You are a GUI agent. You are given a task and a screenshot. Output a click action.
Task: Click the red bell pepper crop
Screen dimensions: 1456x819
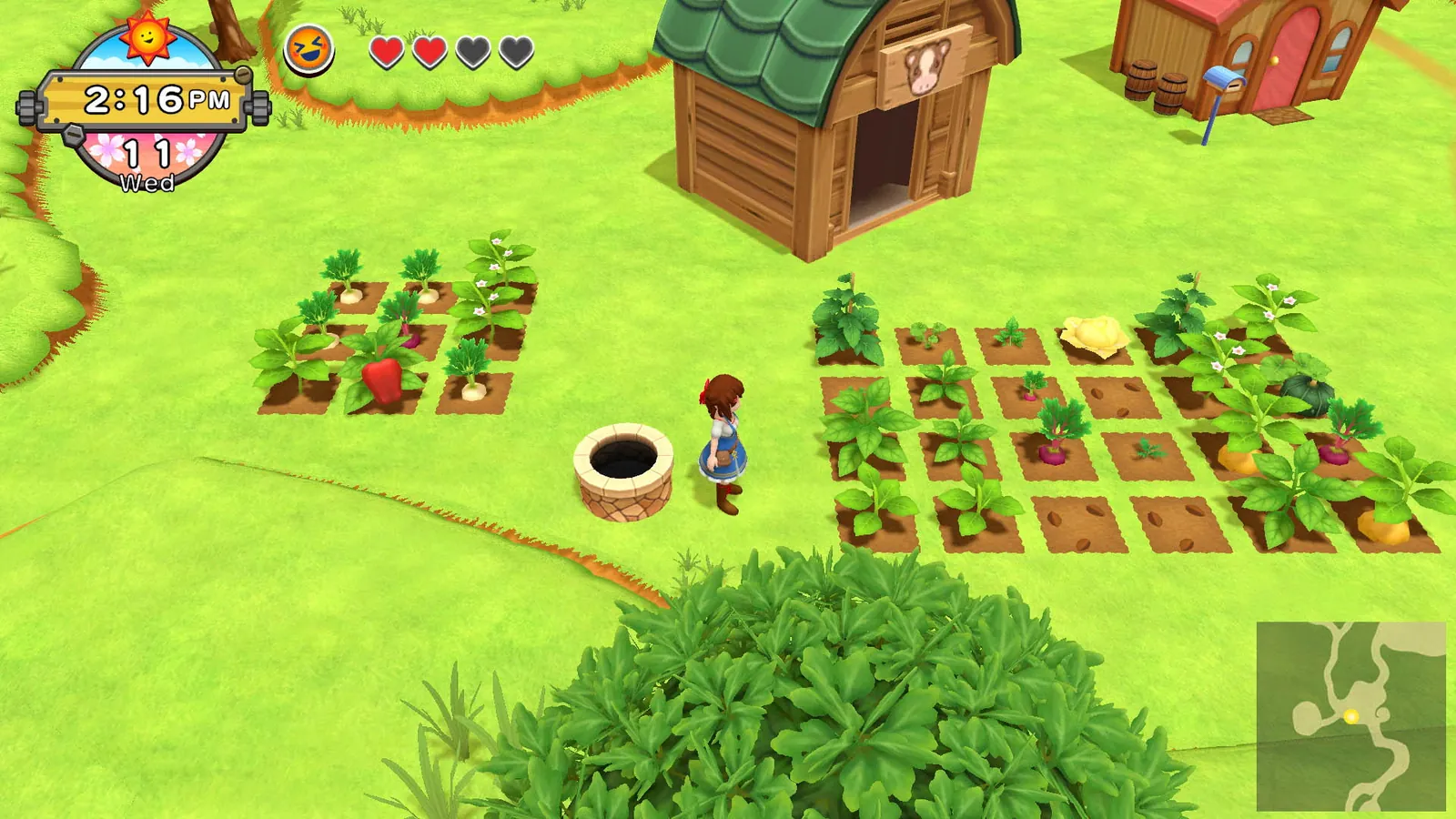point(382,378)
